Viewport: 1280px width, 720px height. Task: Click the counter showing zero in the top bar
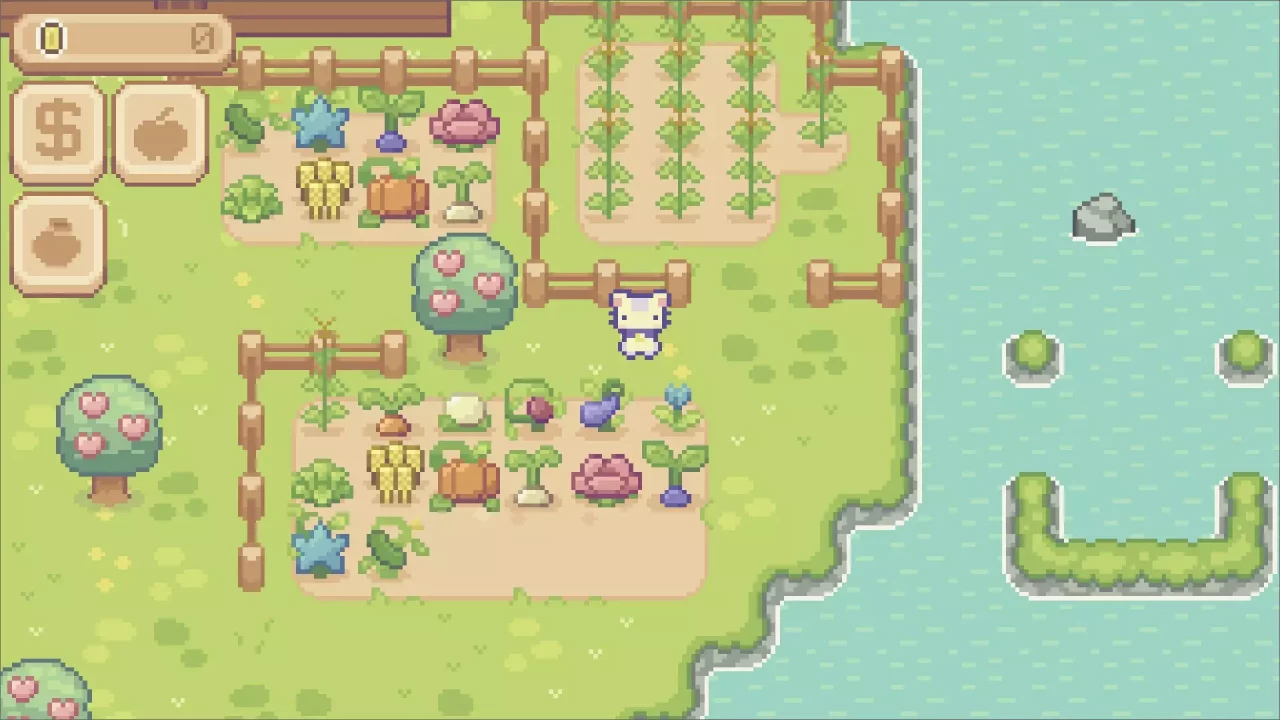point(205,38)
